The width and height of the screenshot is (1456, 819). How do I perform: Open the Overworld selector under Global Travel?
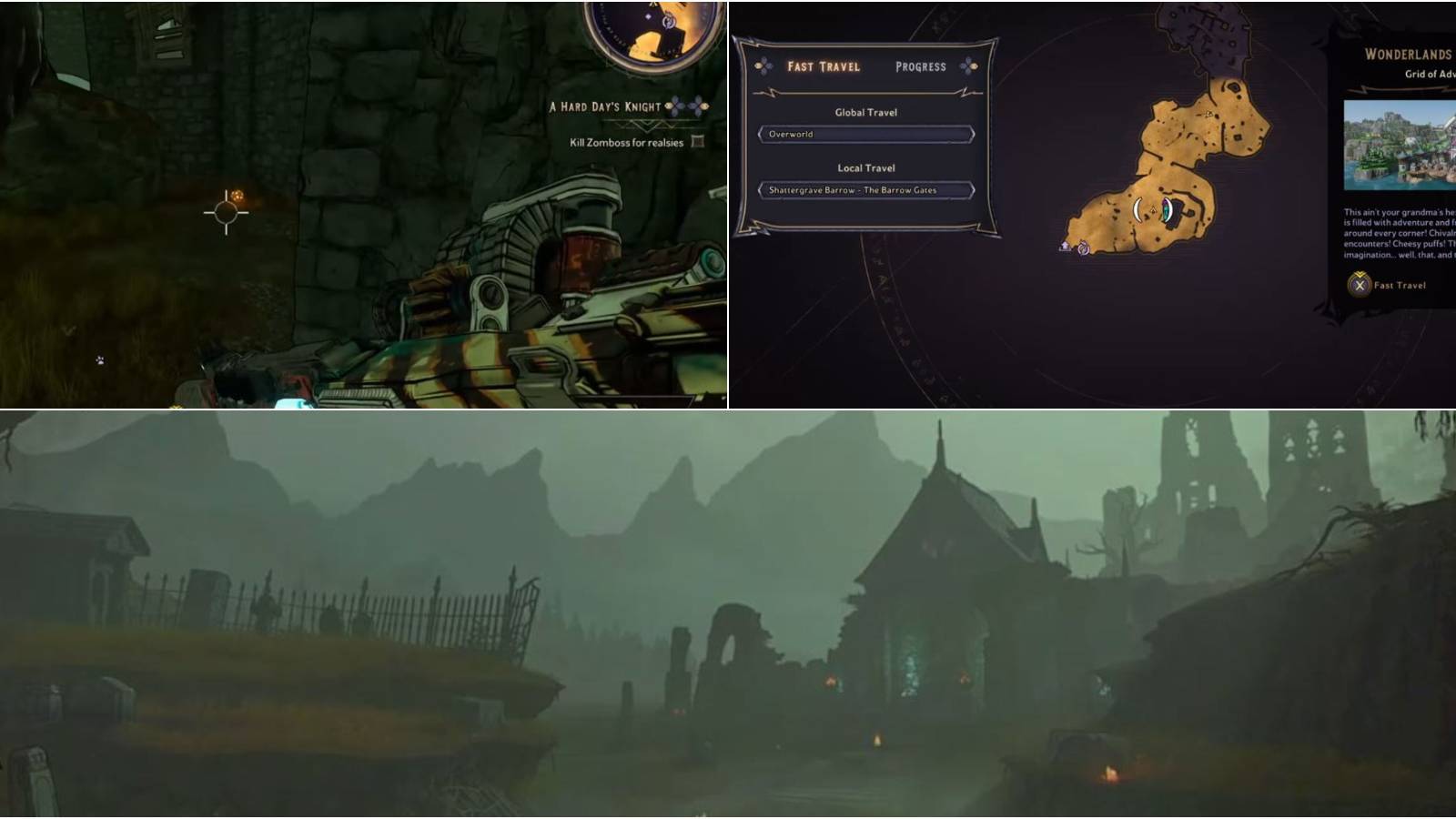click(x=866, y=135)
